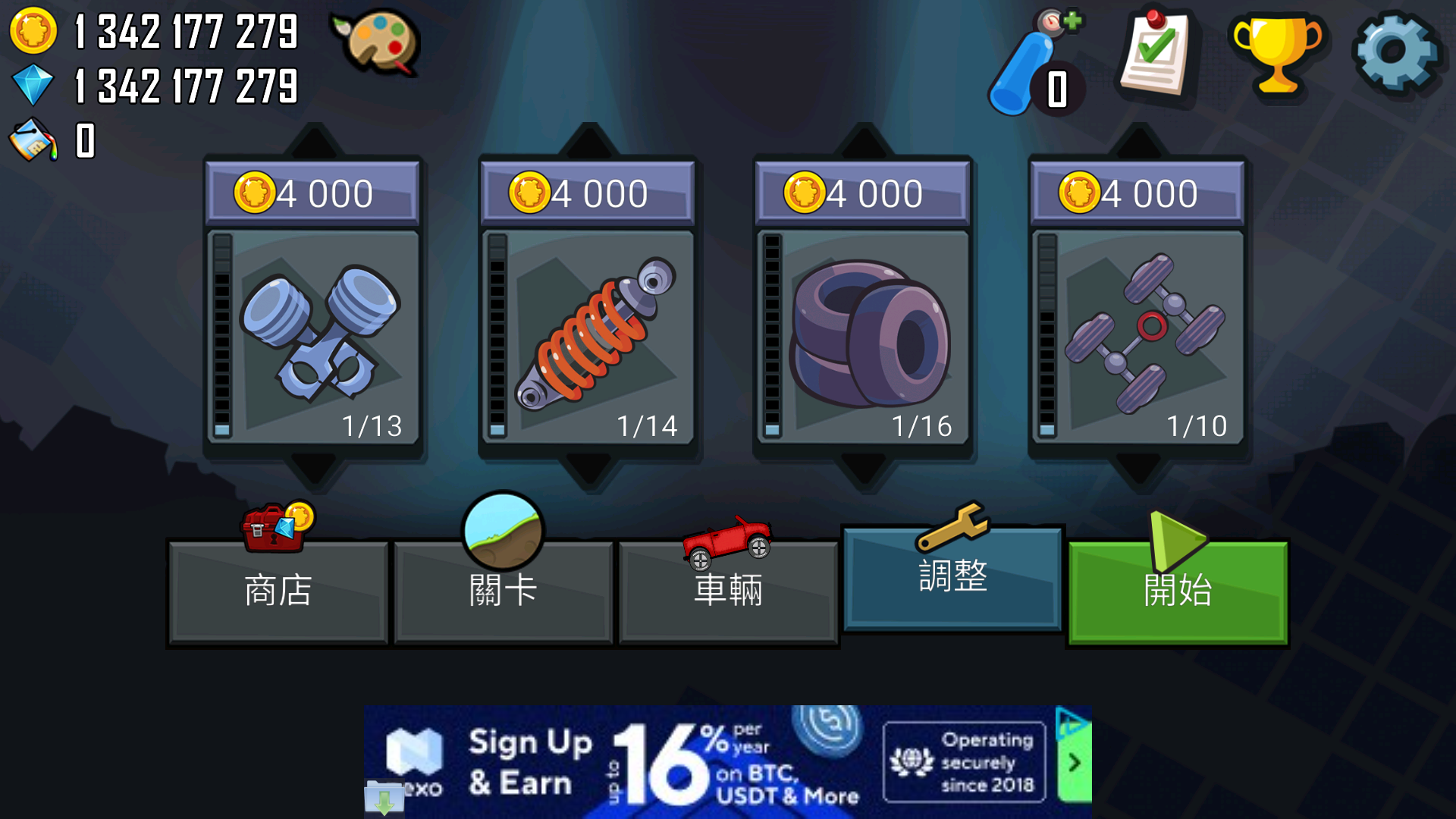View the trophy achievements
The image size is (1456, 819).
coord(1277,53)
